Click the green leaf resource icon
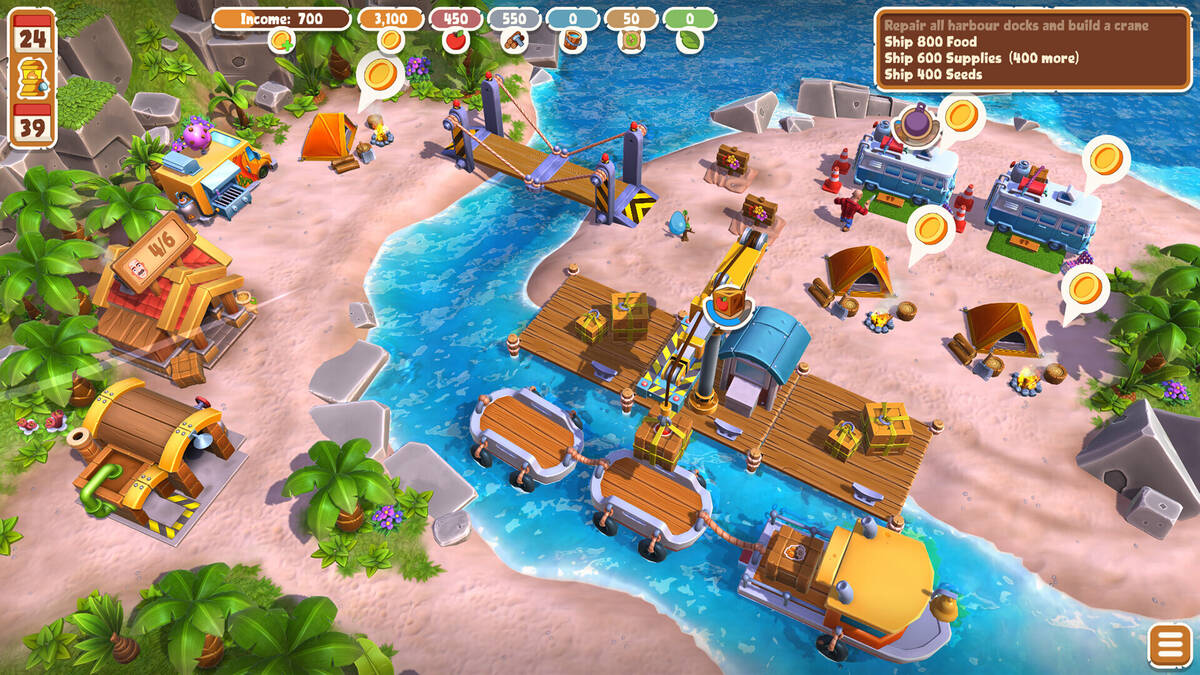The height and width of the screenshot is (675, 1200). tap(690, 41)
